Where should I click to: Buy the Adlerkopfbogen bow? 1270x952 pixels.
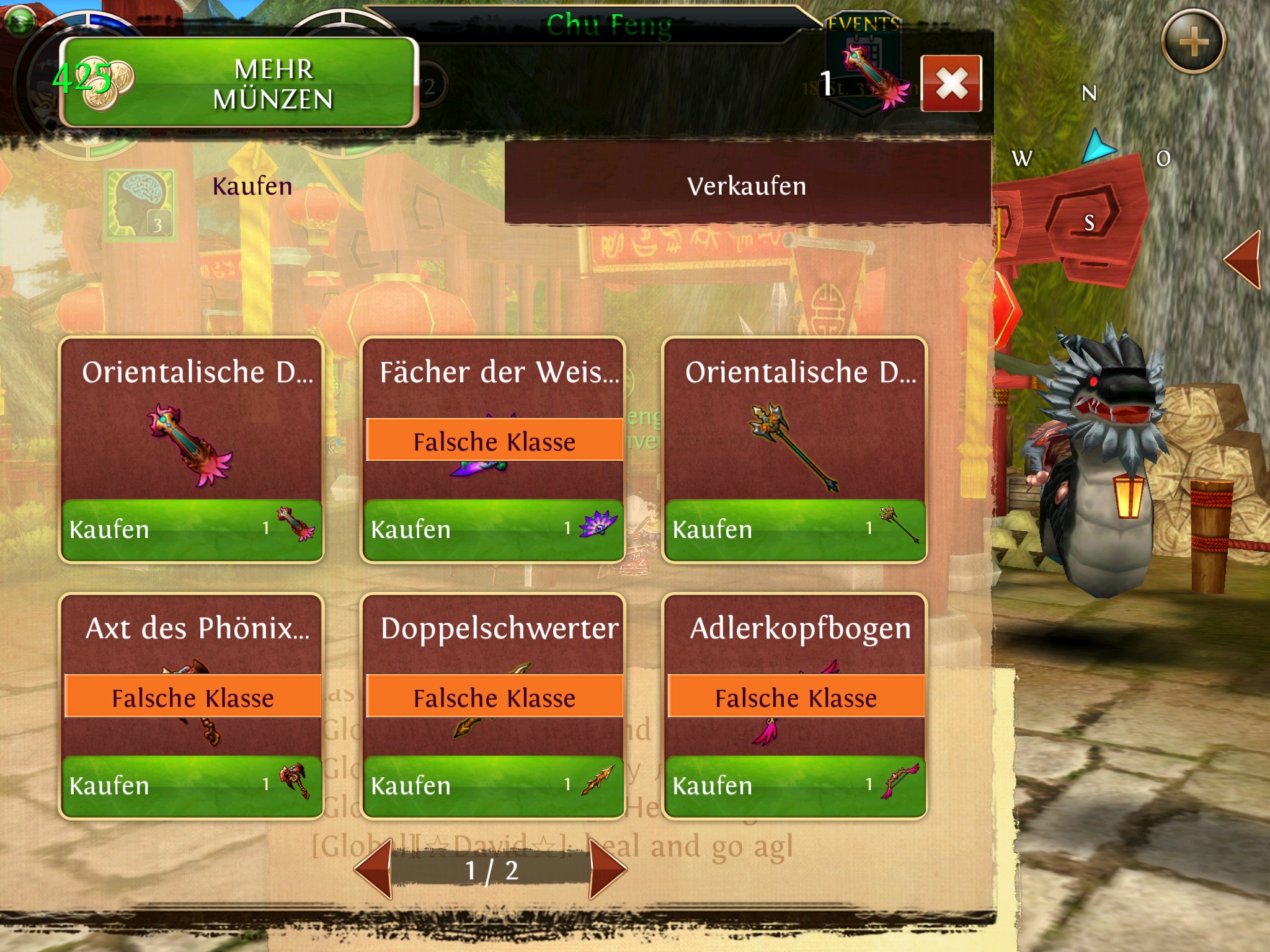point(794,786)
